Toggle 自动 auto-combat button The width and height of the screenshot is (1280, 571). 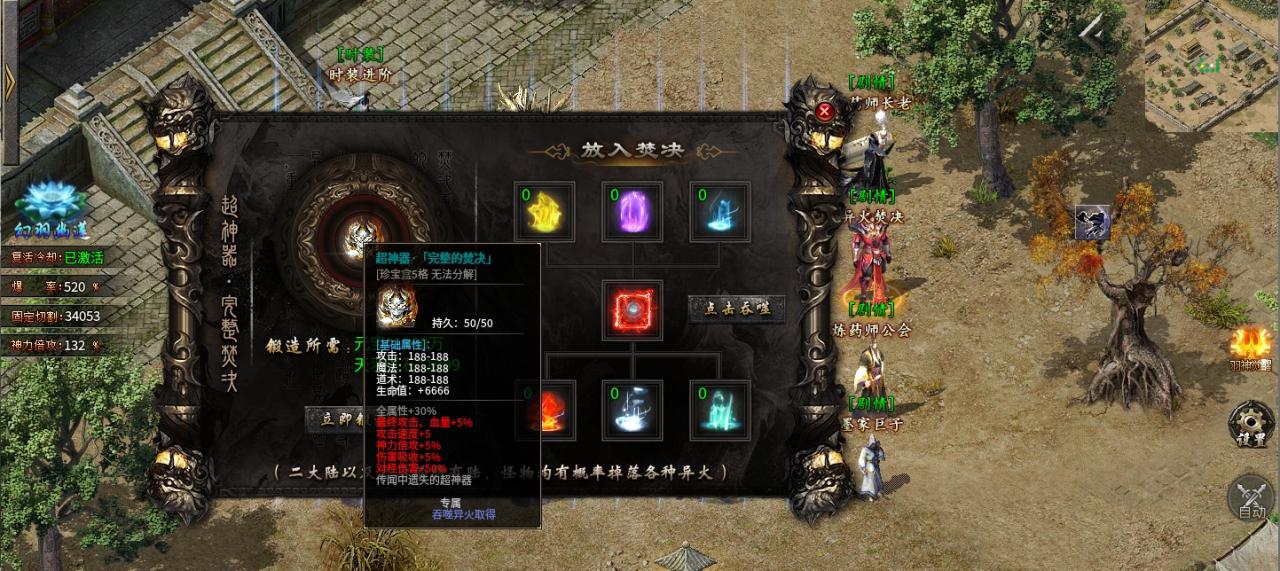coord(1250,497)
